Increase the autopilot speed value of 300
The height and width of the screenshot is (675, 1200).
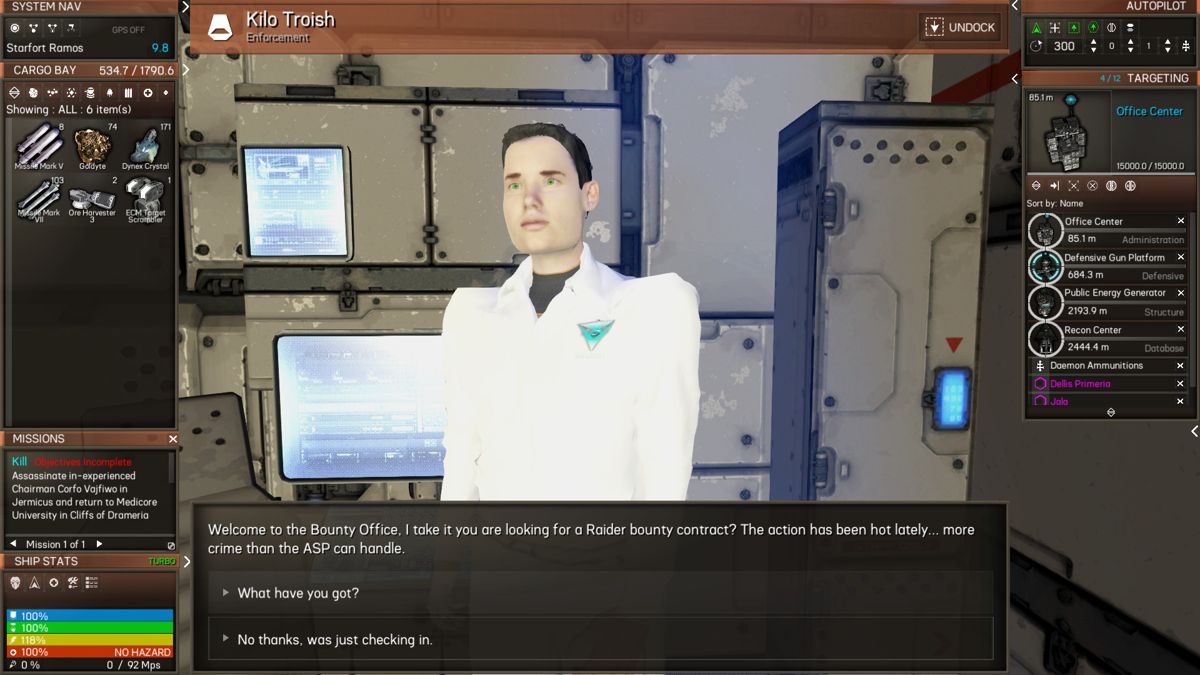tap(1093, 42)
